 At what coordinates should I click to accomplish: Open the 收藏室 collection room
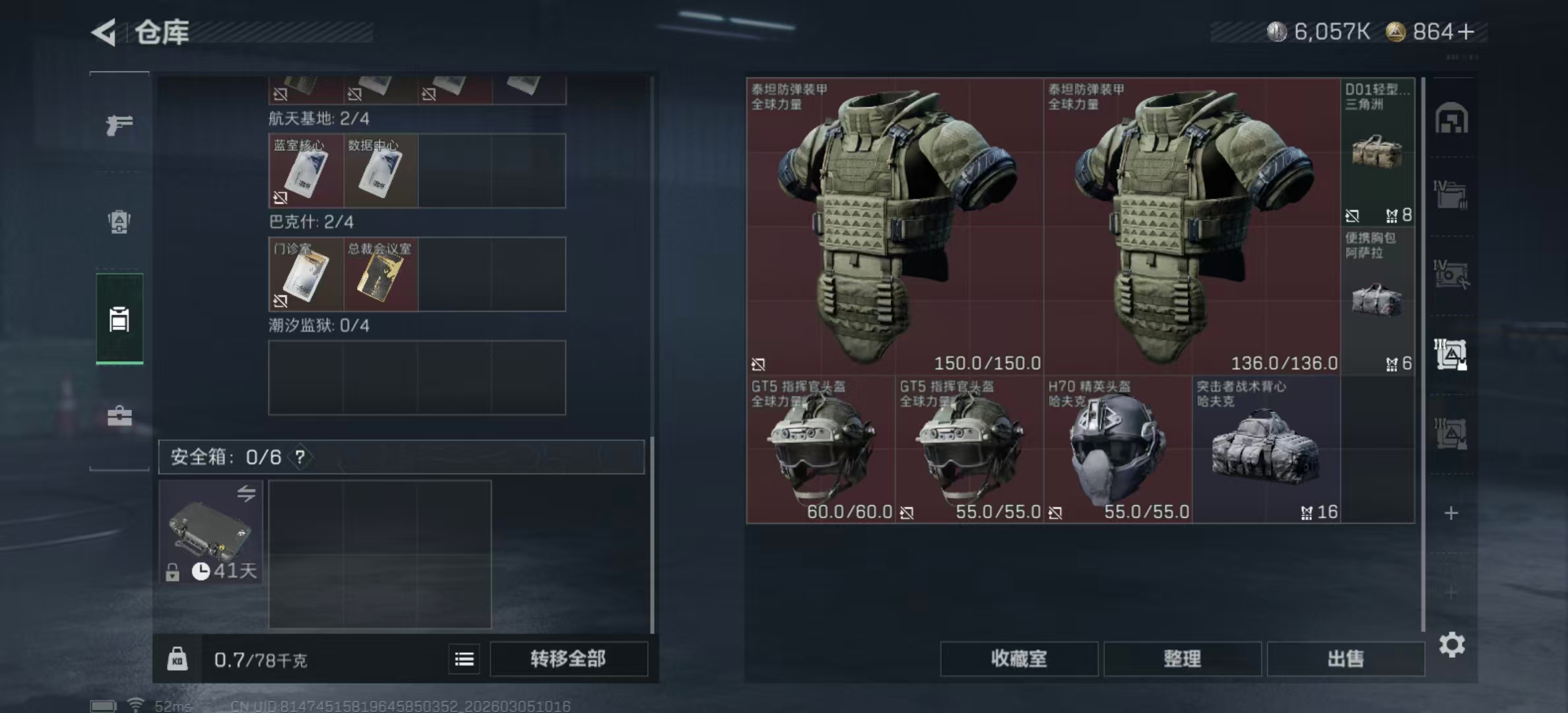click(x=1018, y=659)
